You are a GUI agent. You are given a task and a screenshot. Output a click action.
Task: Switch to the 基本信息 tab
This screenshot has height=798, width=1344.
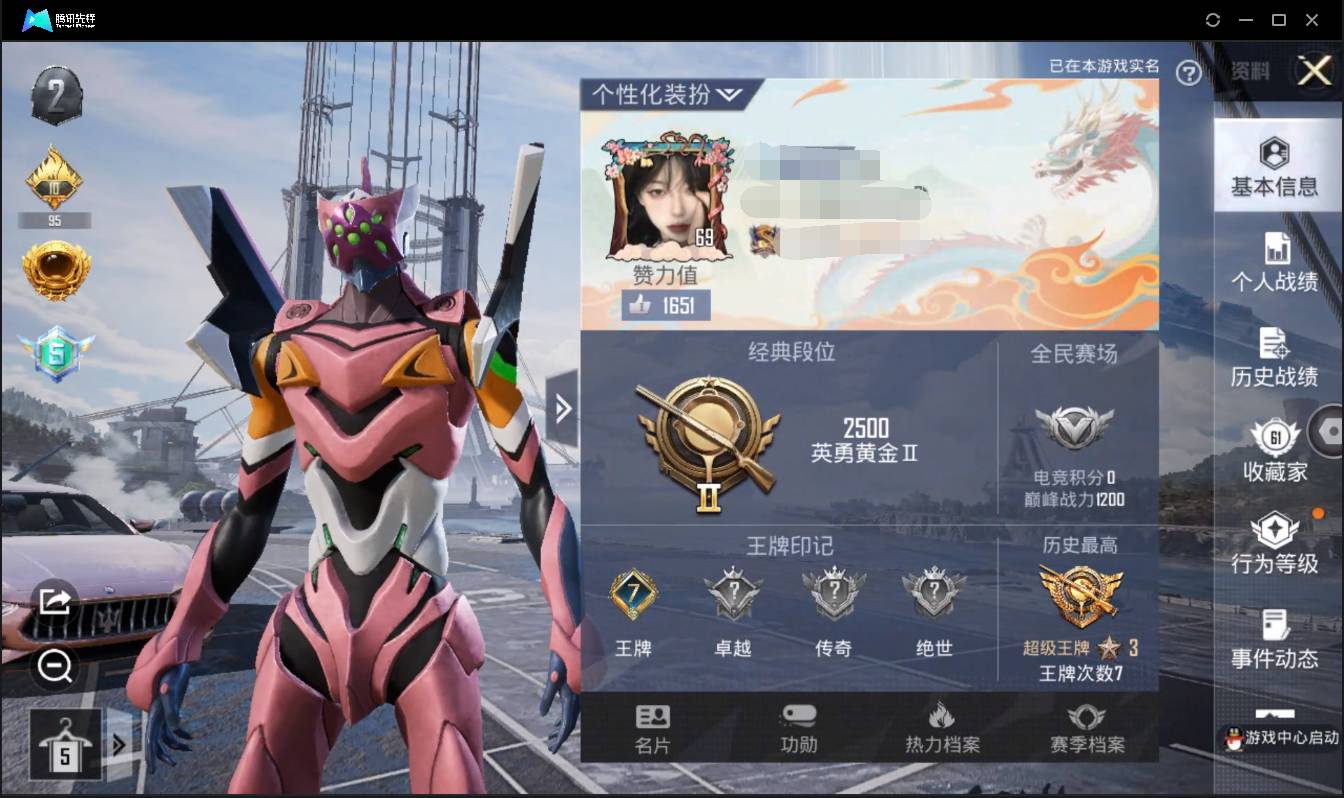pyautogui.click(x=1276, y=165)
